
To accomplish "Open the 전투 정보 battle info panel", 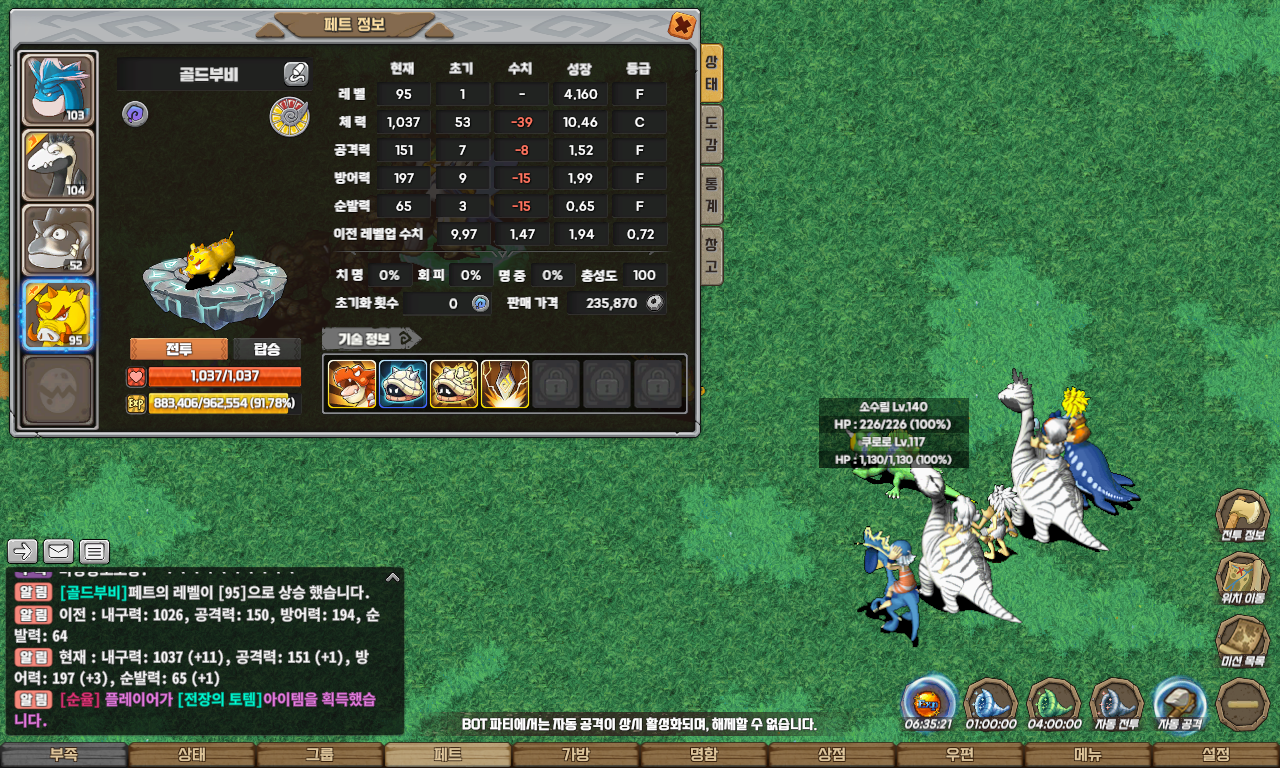I will click(1242, 517).
